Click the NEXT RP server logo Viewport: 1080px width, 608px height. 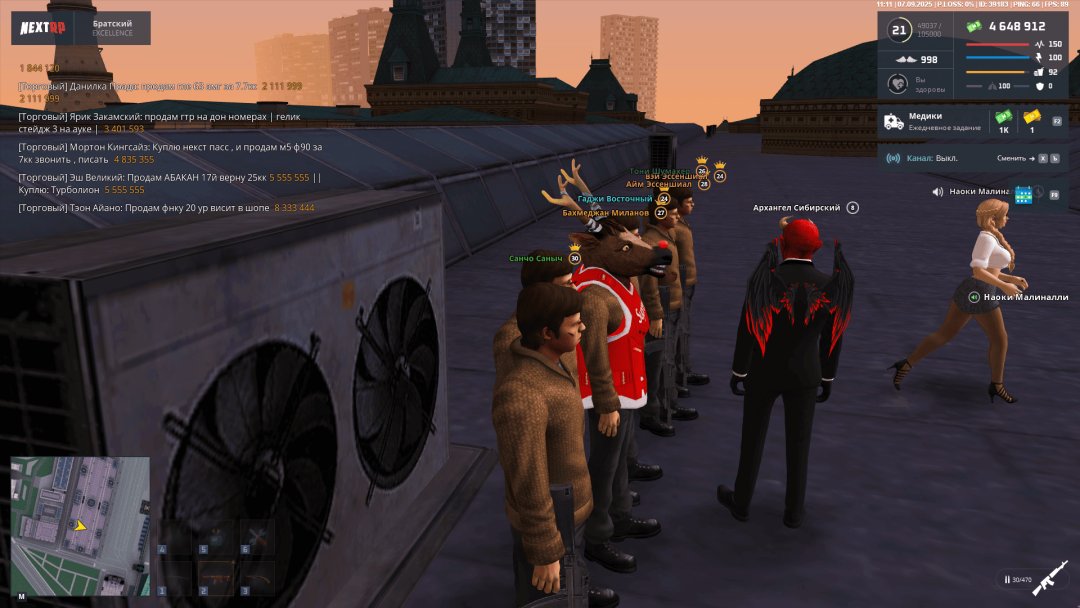click(44, 28)
